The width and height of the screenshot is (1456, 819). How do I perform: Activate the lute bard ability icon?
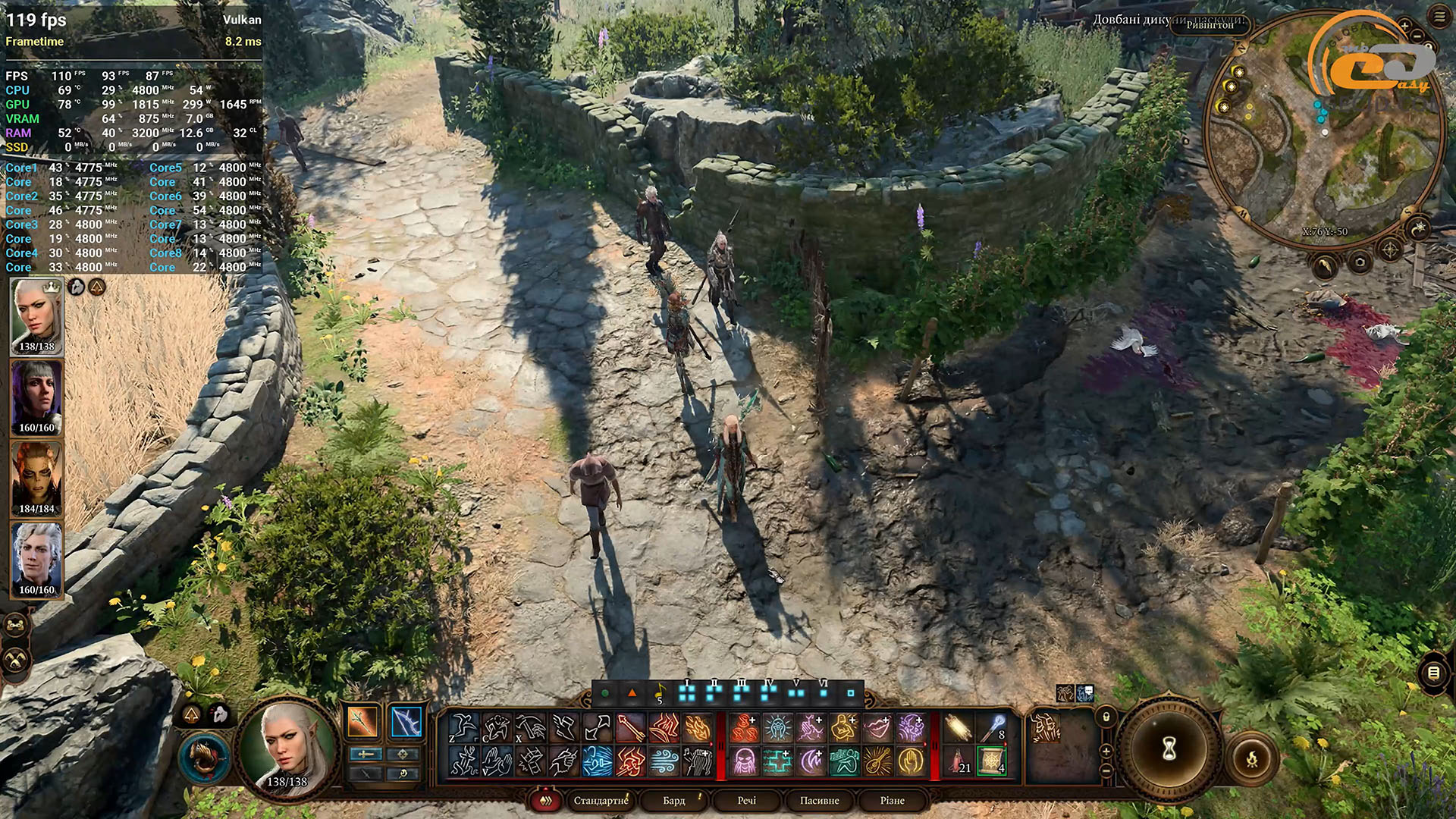(877, 761)
